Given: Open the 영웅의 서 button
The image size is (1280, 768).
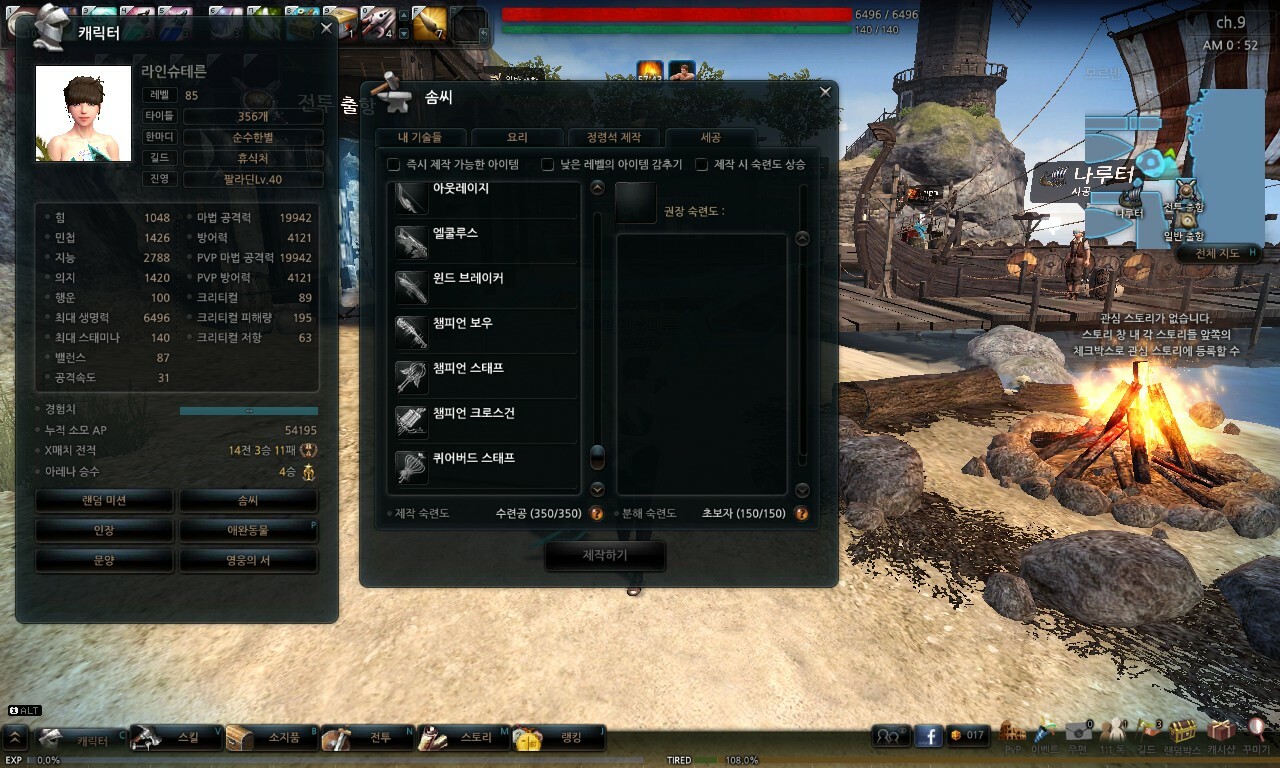Looking at the screenshot, I should (248, 560).
